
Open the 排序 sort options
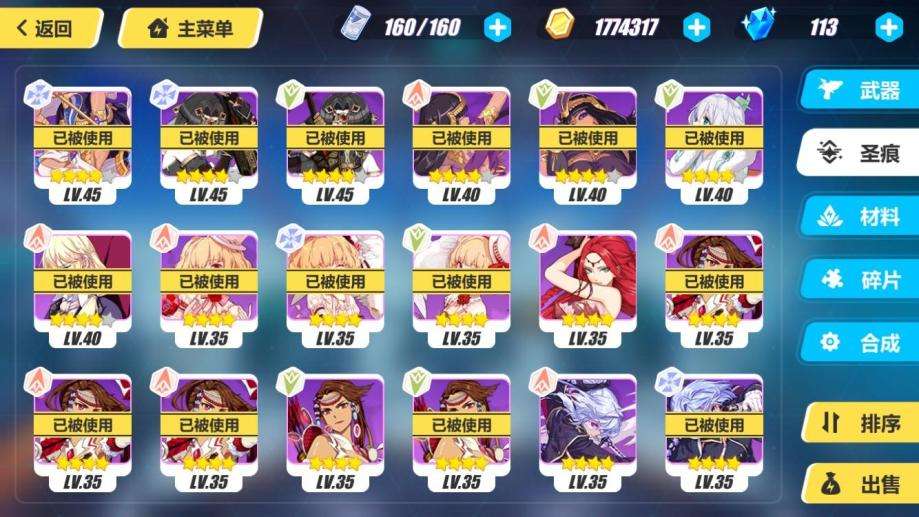pyautogui.click(x=862, y=423)
